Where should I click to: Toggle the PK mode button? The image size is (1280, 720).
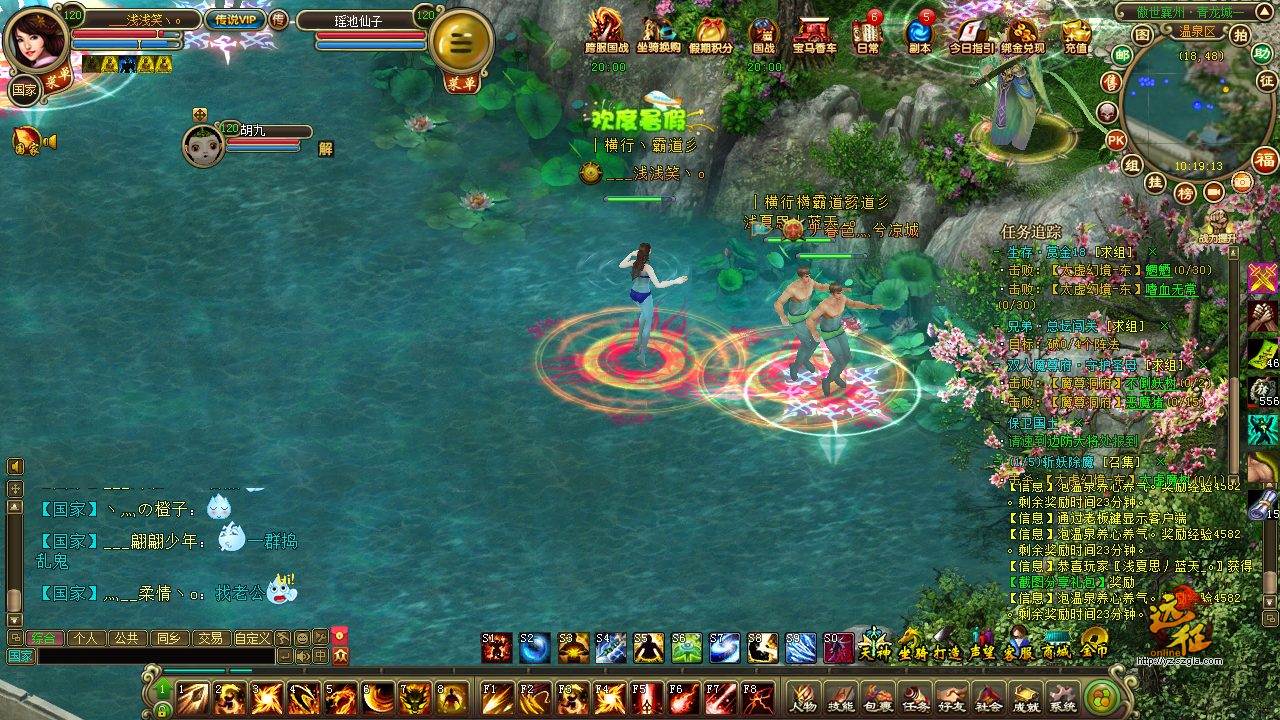(x=1116, y=139)
